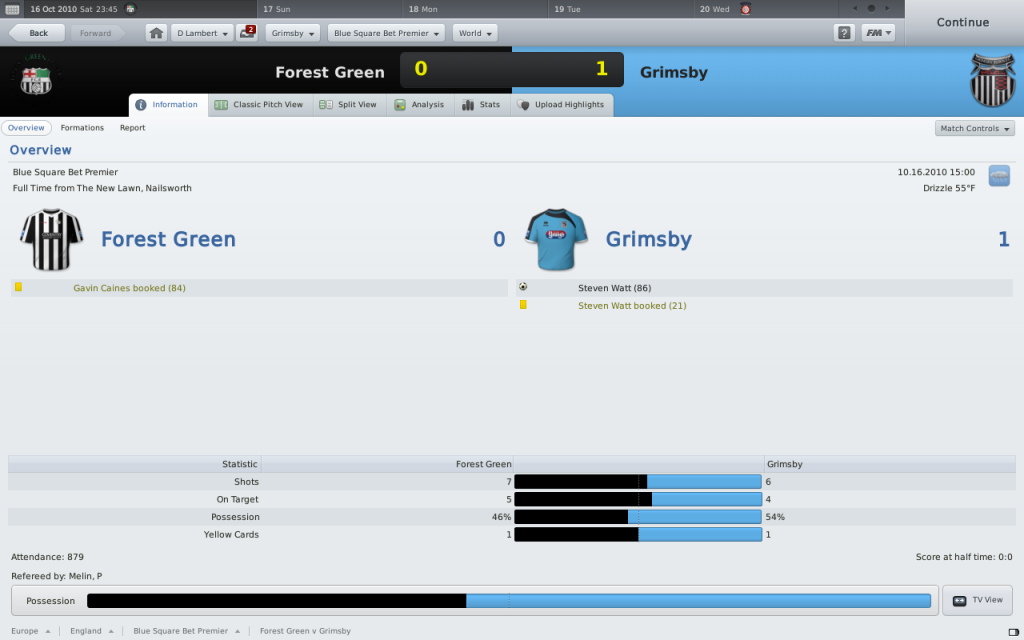Open the World menu
This screenshot has height=640, width=1024.
475,33
